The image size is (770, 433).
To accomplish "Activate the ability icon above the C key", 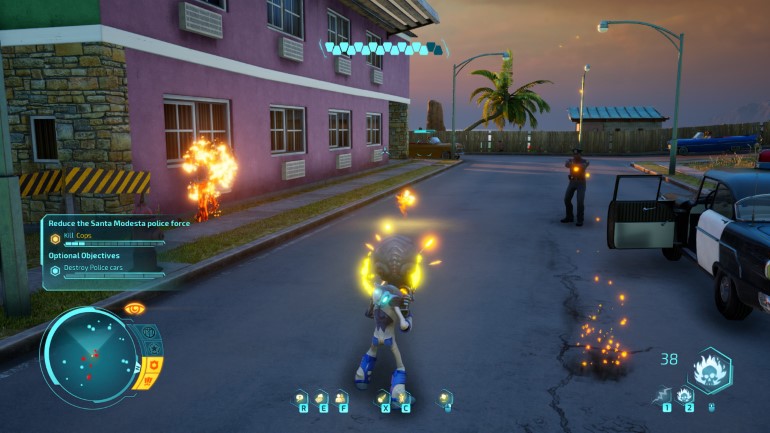I will point(402,396).
